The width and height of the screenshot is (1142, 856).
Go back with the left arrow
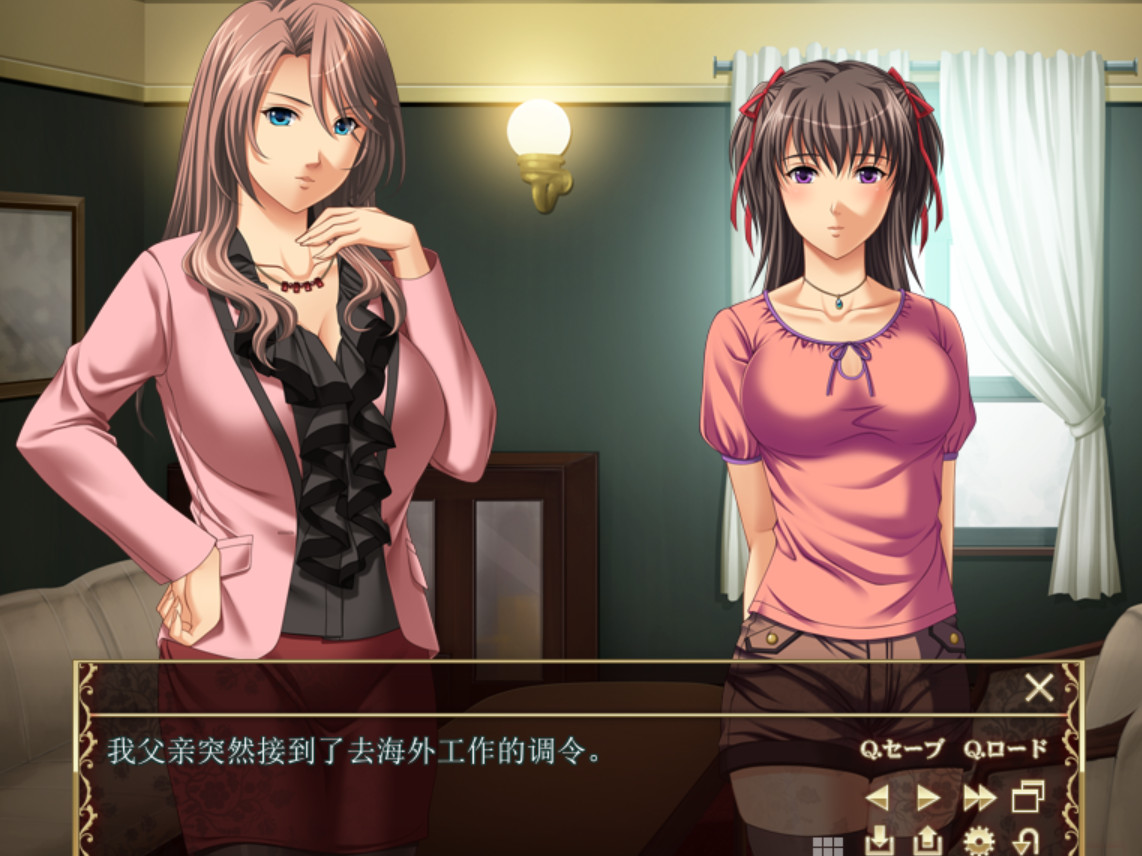point(877,797)
